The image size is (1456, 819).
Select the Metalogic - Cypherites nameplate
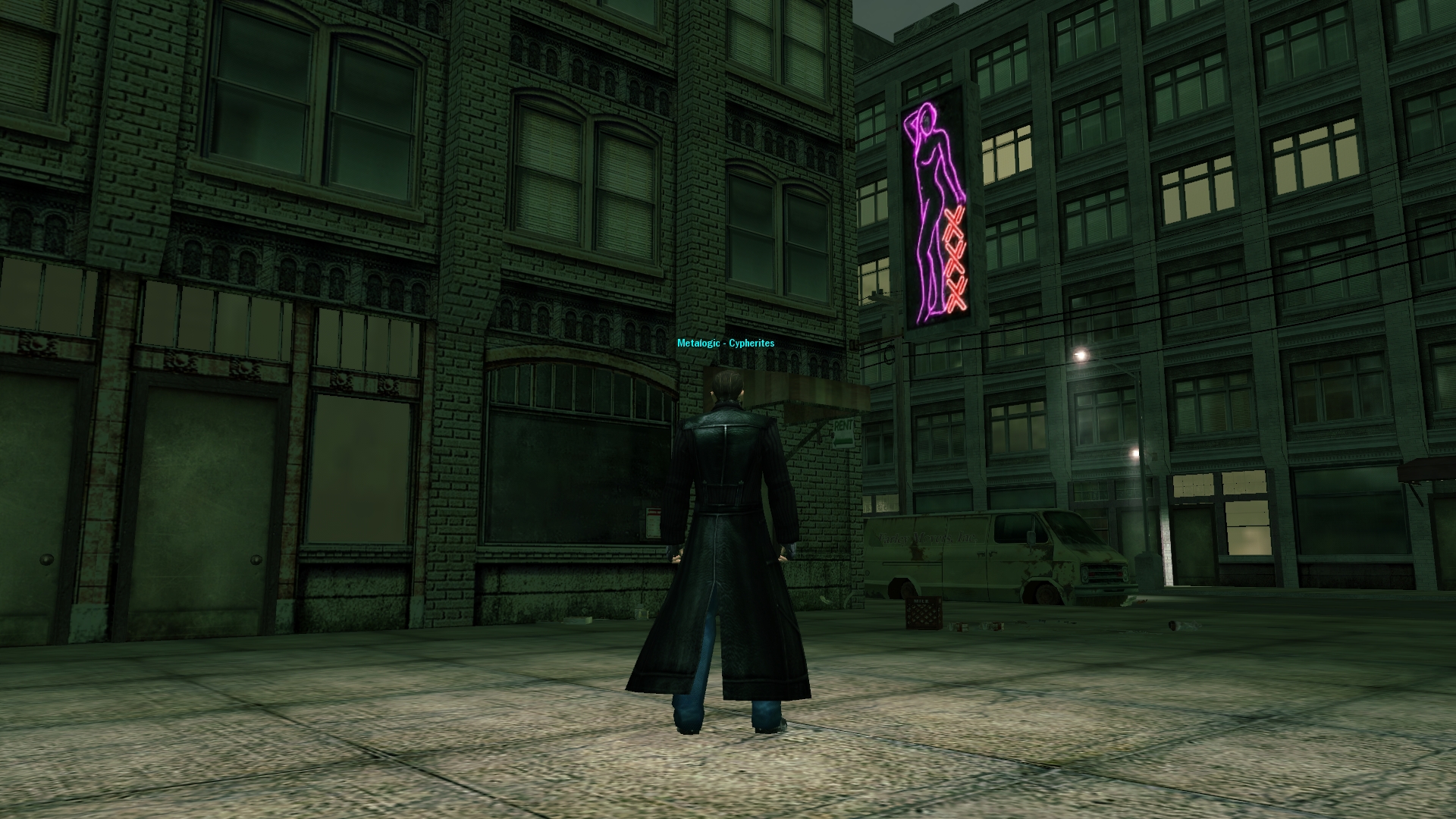726,344
